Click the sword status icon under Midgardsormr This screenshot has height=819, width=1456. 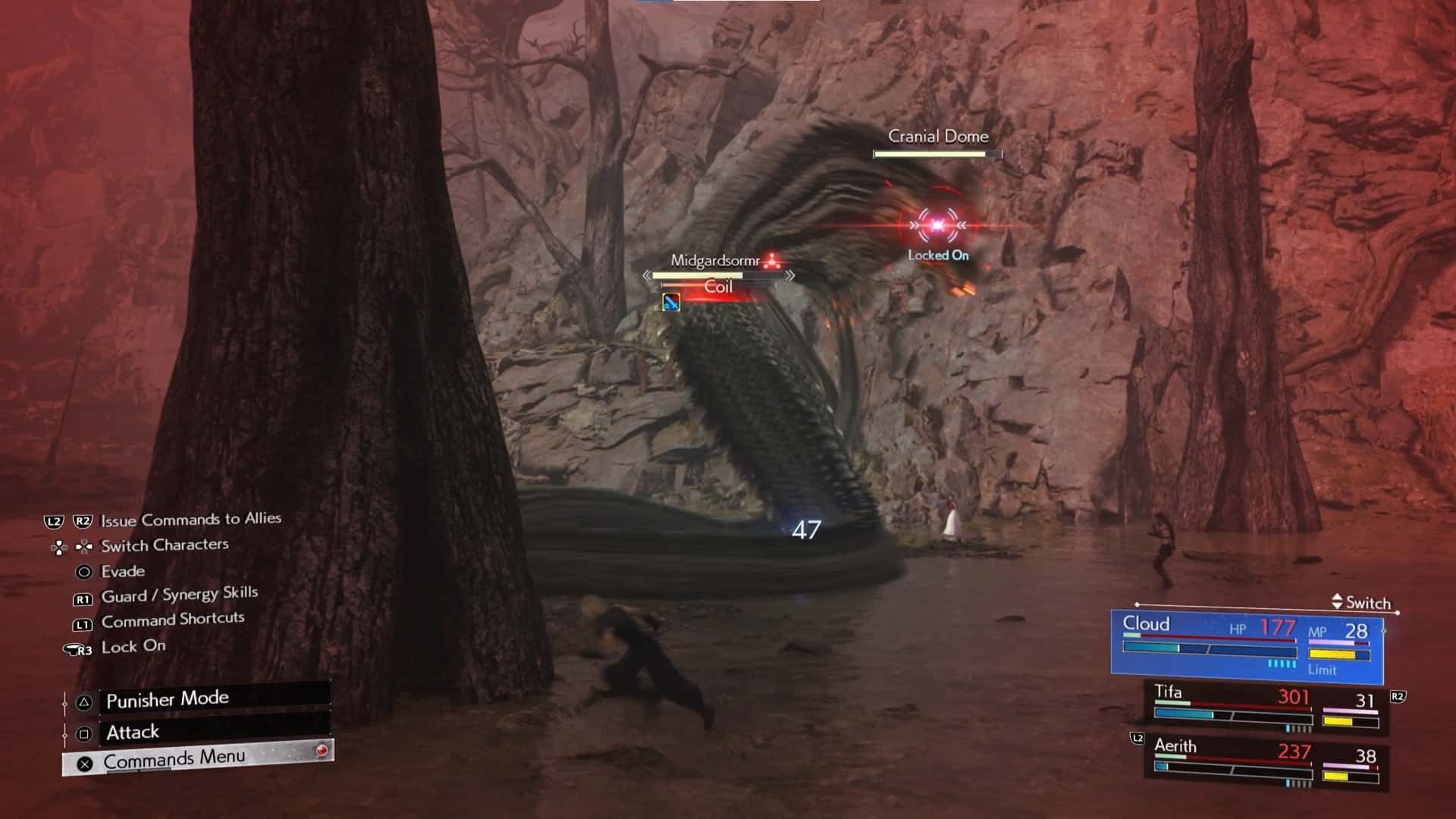coord(671,303)
